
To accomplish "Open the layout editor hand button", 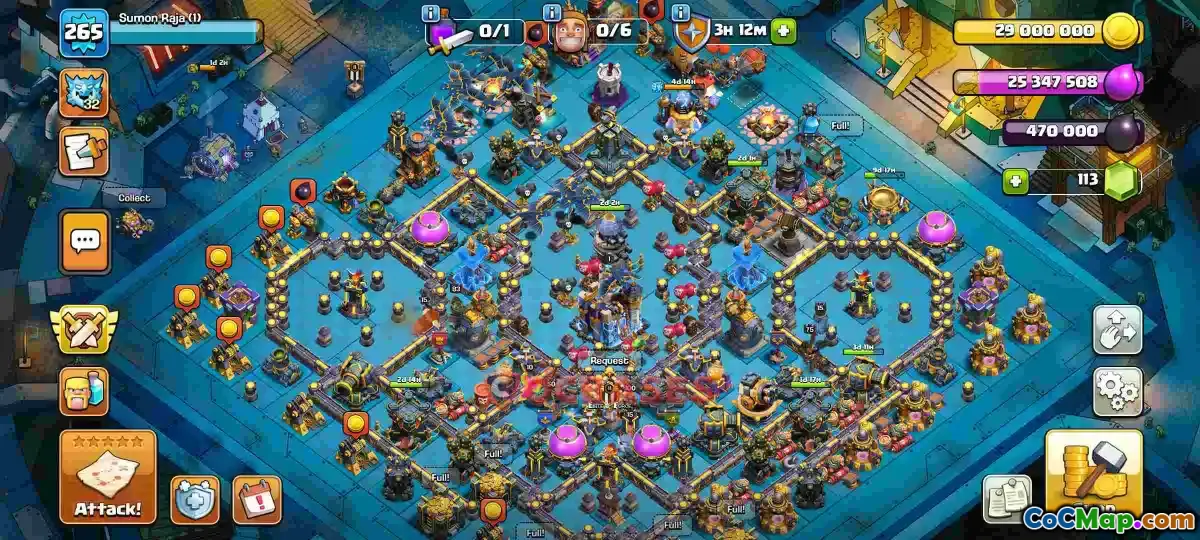I will click(1117, 330).
